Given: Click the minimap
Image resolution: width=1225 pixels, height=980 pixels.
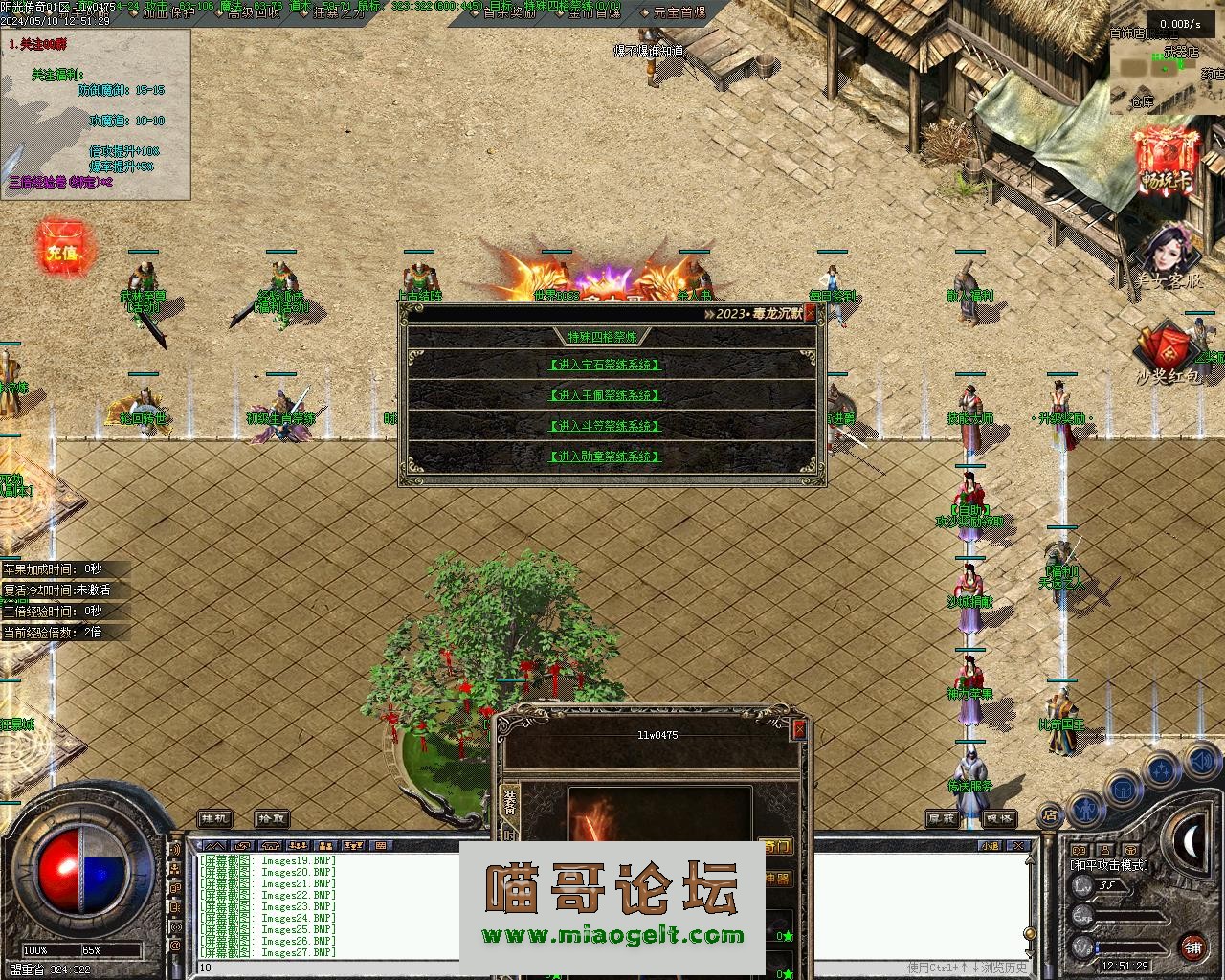Looking at the screenshot, I should click(x=1166, y=65).
